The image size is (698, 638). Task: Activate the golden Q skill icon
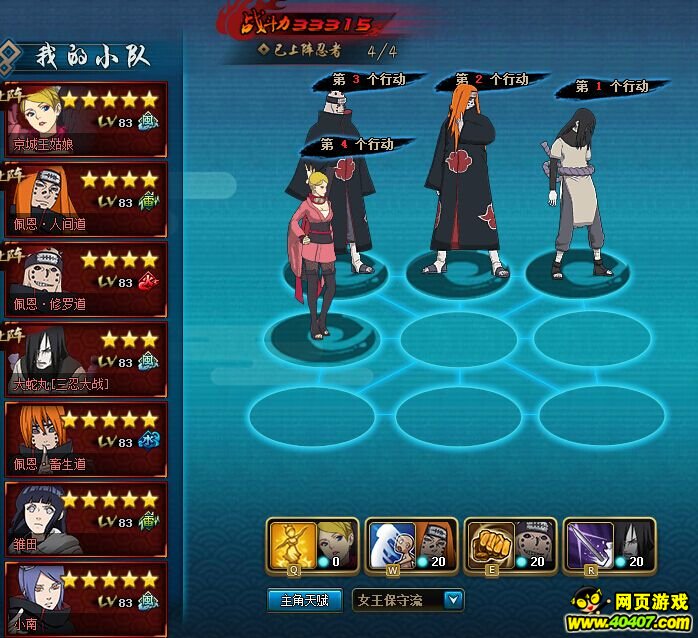click(x=293, y=545)
